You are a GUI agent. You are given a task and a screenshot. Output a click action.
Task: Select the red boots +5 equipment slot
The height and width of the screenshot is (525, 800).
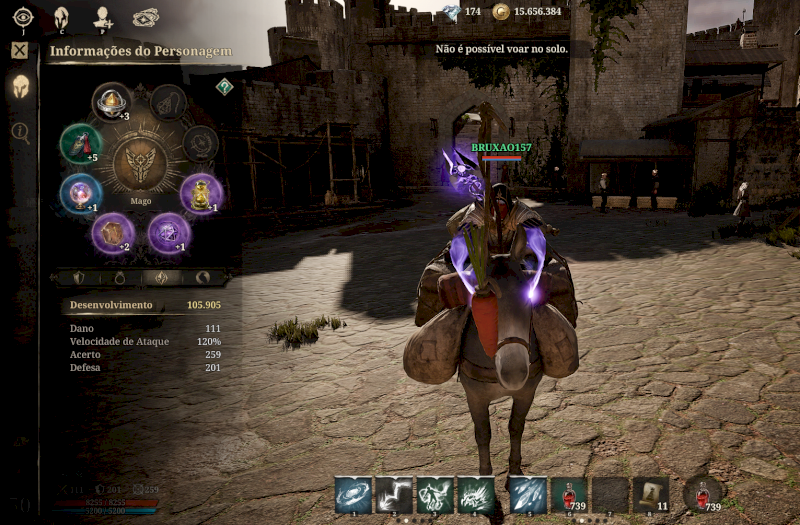pos(80,143)
